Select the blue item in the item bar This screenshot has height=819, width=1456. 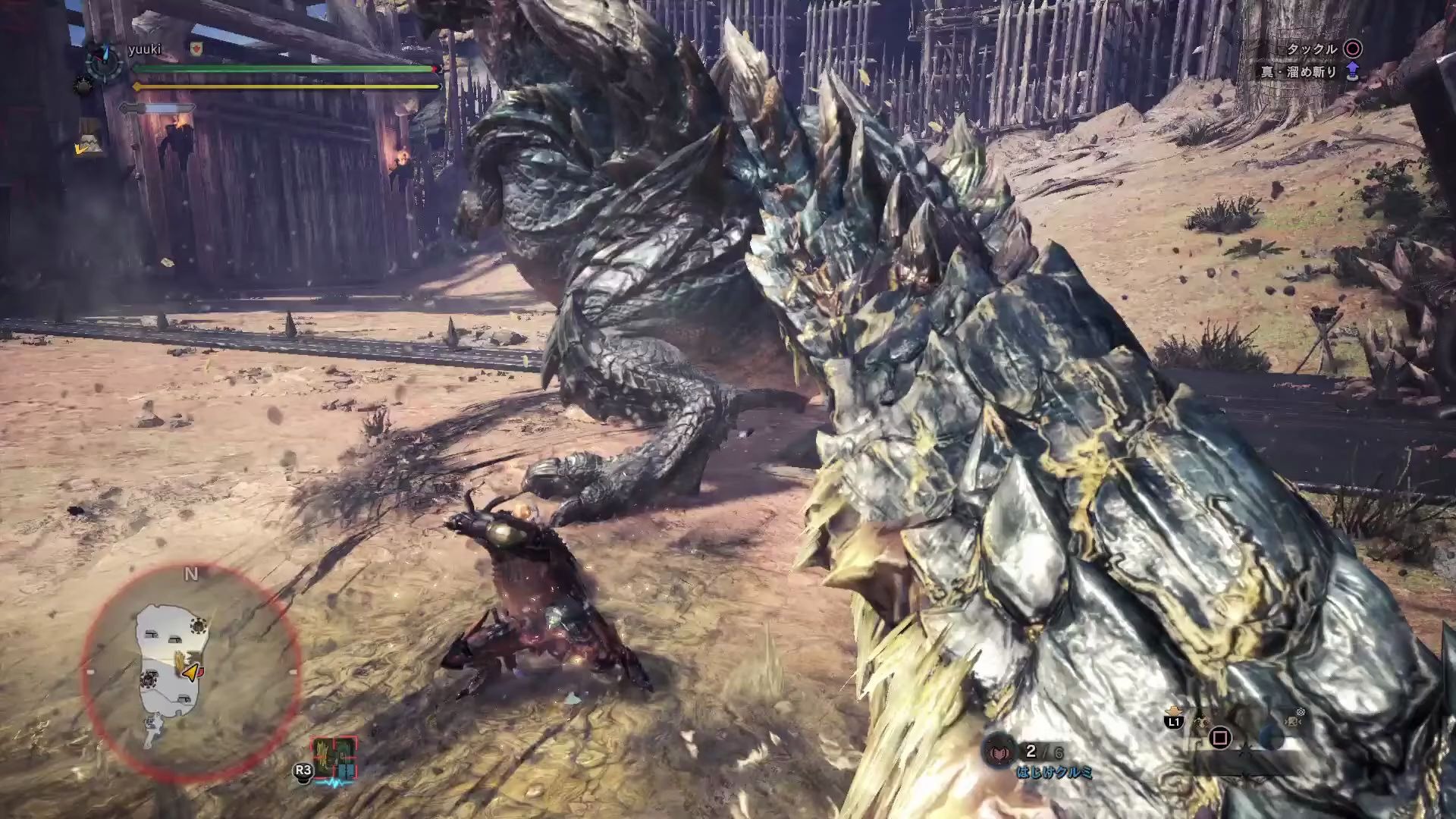(x=1272, y=738)
